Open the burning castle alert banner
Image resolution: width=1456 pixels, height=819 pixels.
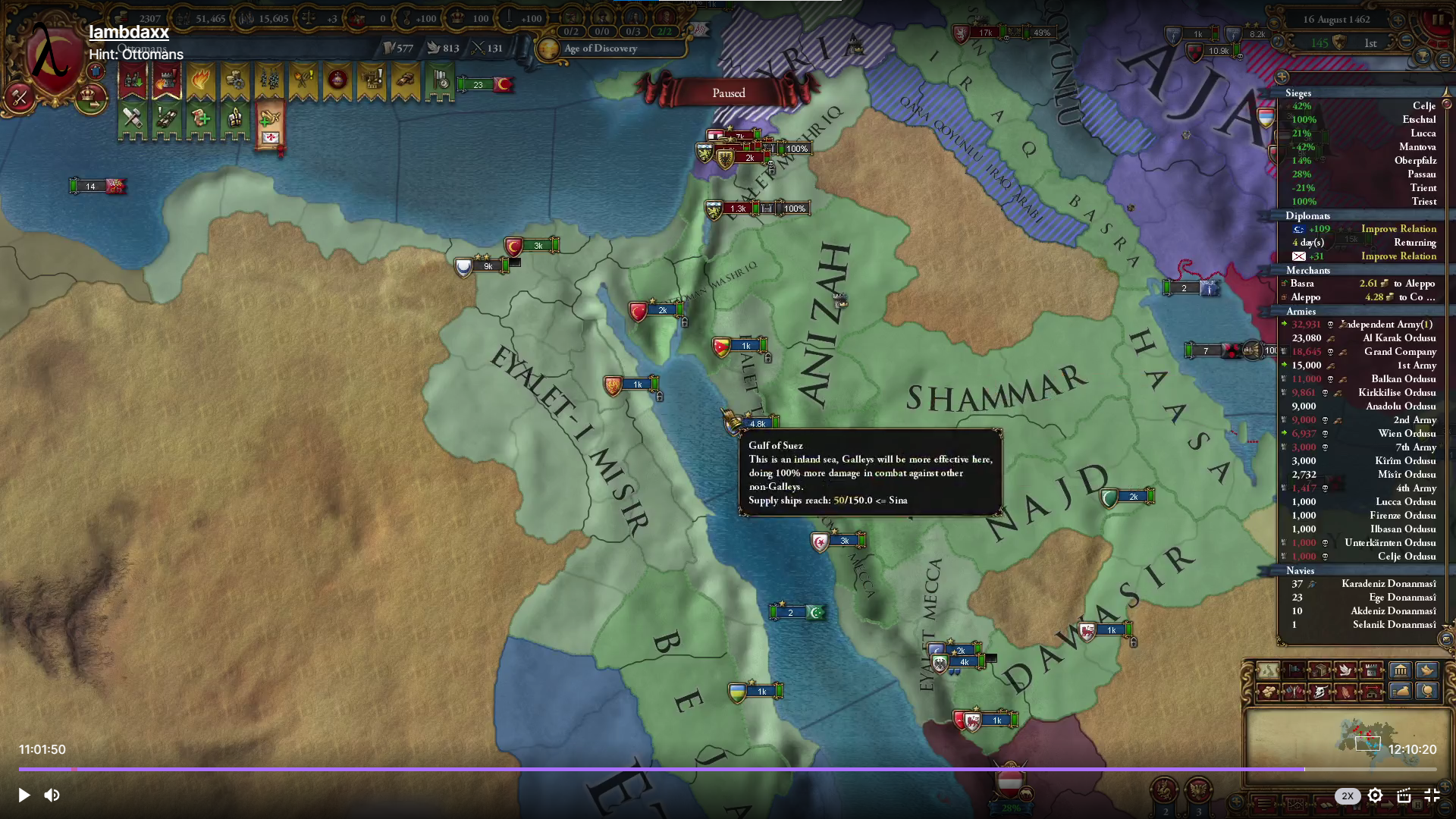click(x=167, y=80)
